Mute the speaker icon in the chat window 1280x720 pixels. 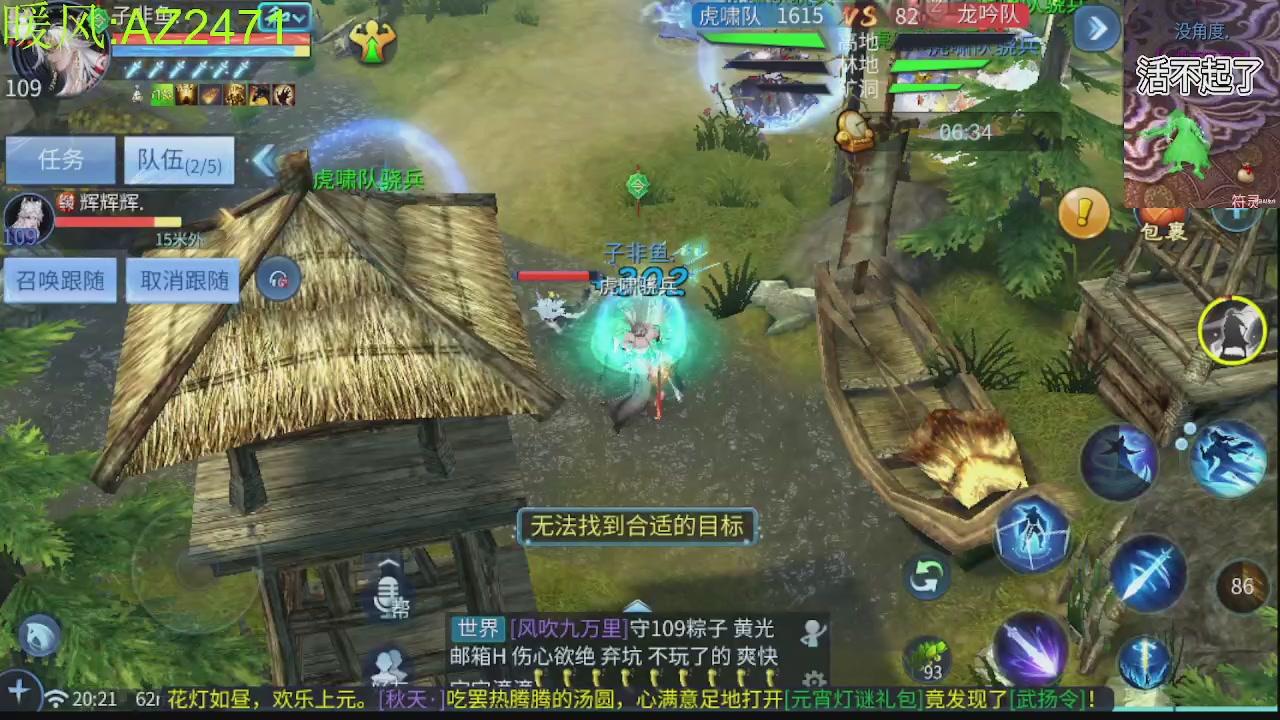click(812, 630)
